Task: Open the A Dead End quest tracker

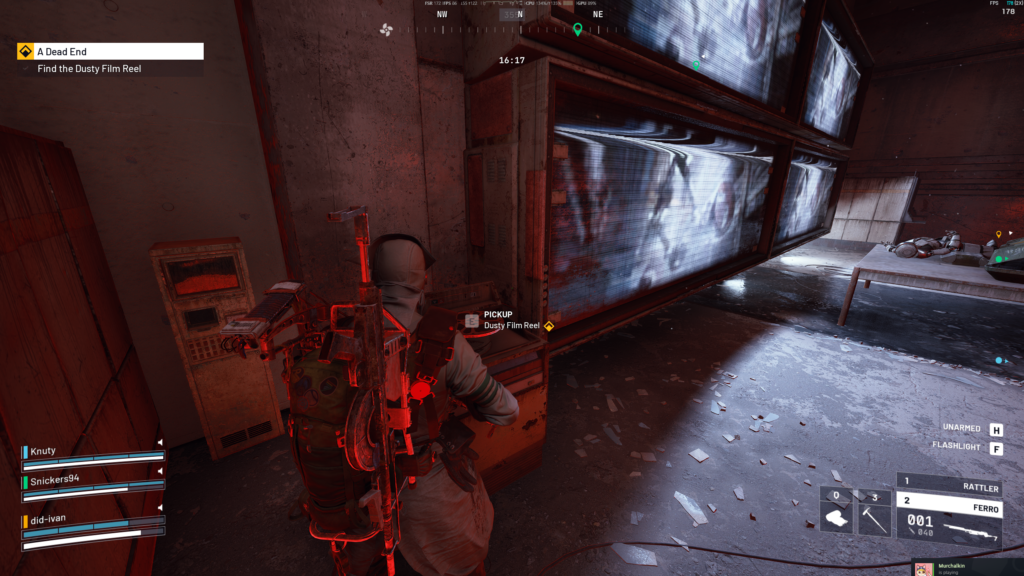Action: (110, 51)
